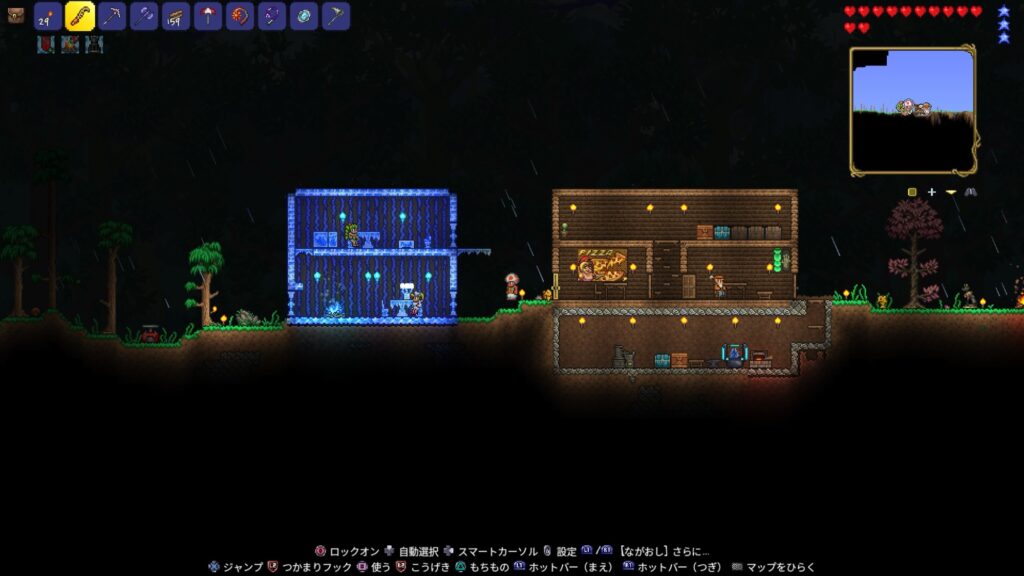Viewport: 1024px width, 576px height.
Task: Click the campfire buff icon
Action: 70,44
